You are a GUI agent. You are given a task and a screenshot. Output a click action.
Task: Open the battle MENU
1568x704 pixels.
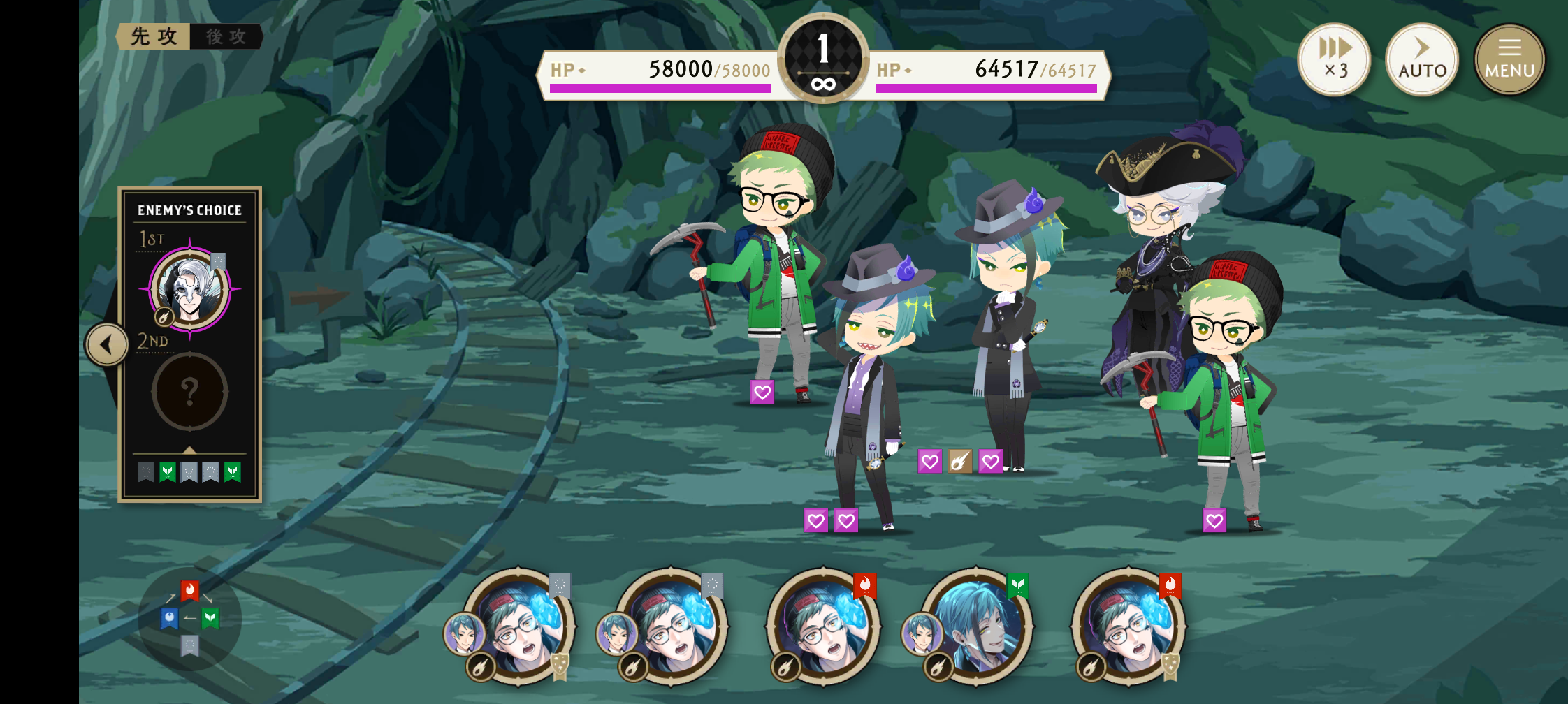pyautogui.click(x=1509, y=59)
